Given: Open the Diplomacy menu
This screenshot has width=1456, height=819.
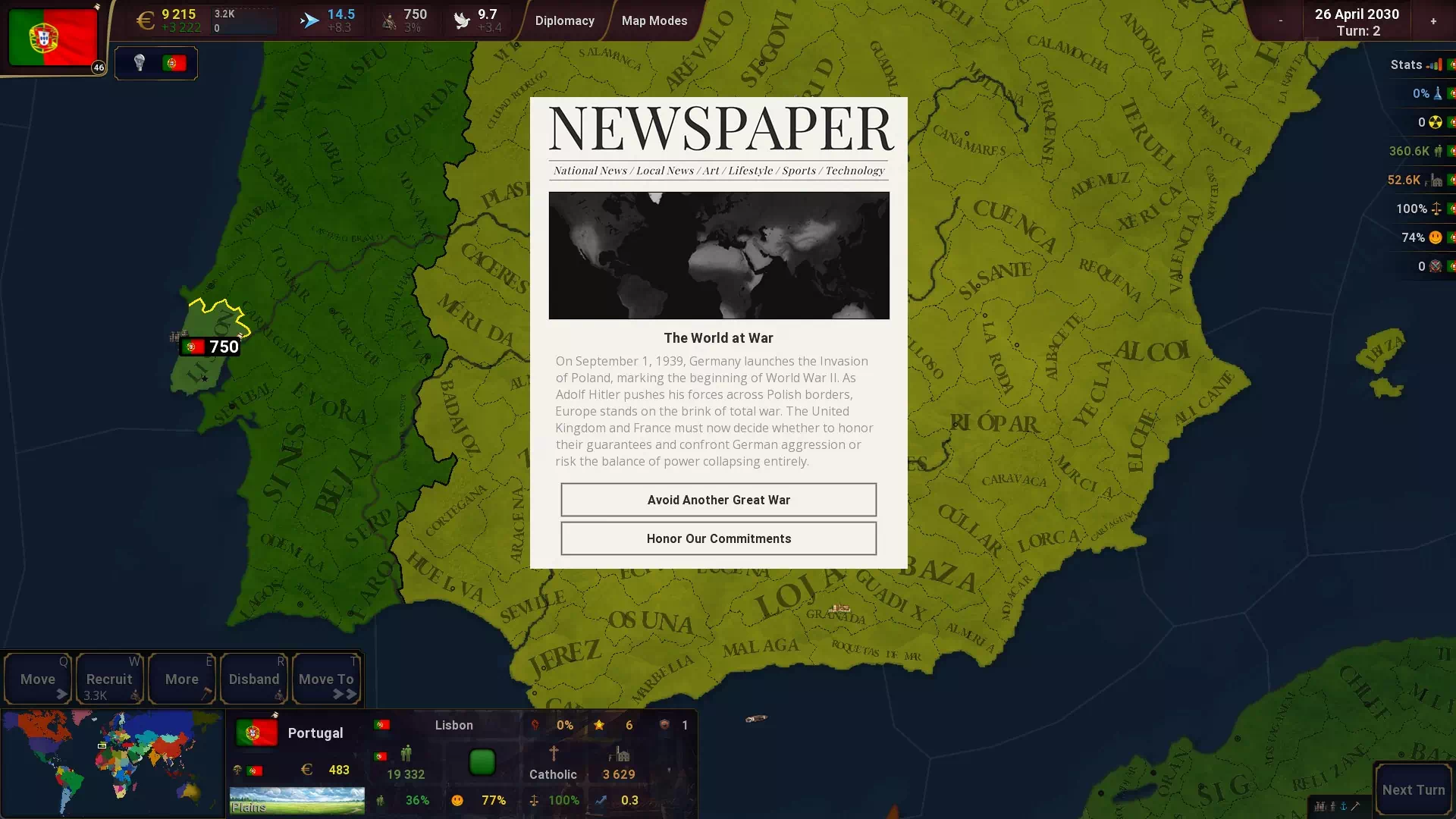Looking at the screenshot, I should pos(564,20).
